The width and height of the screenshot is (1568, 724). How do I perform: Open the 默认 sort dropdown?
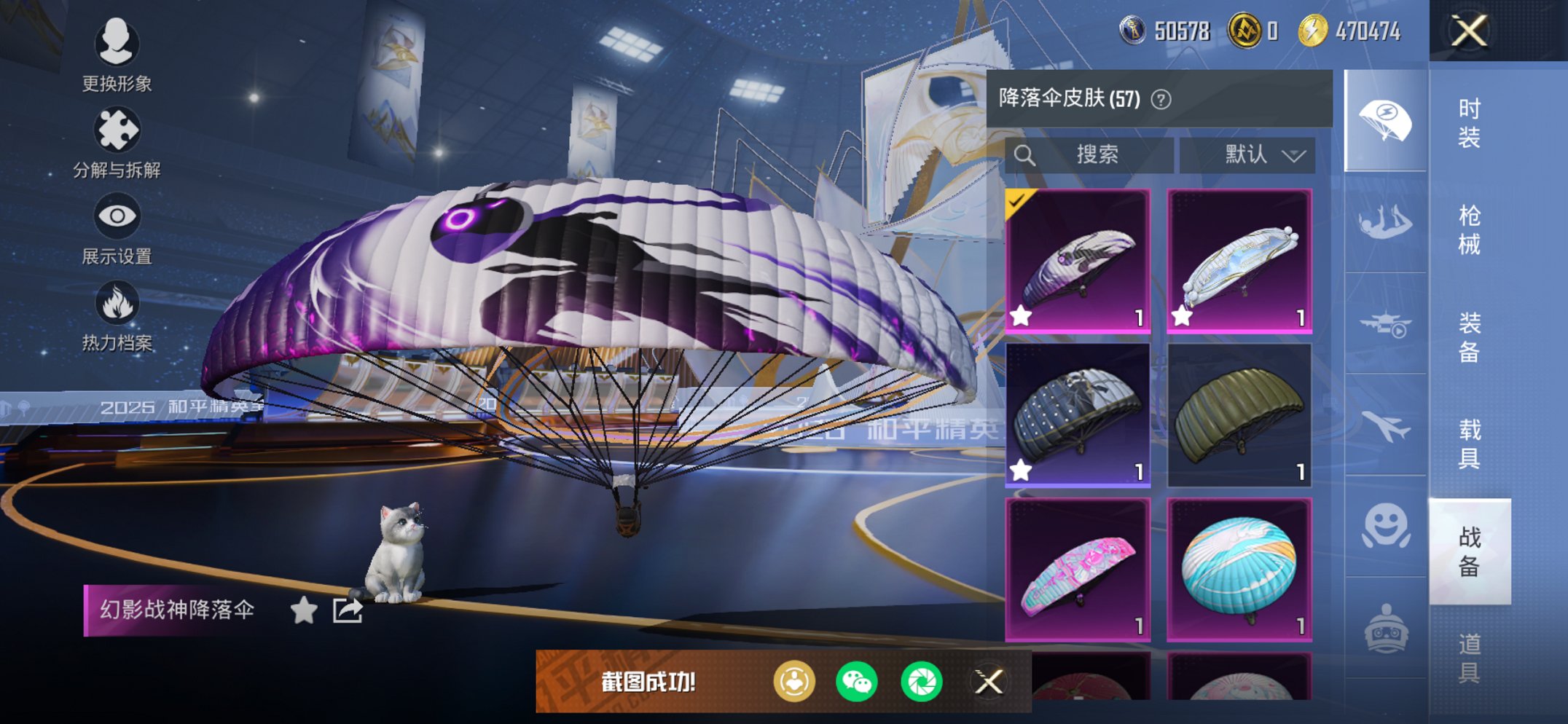tap(1247, 154)
